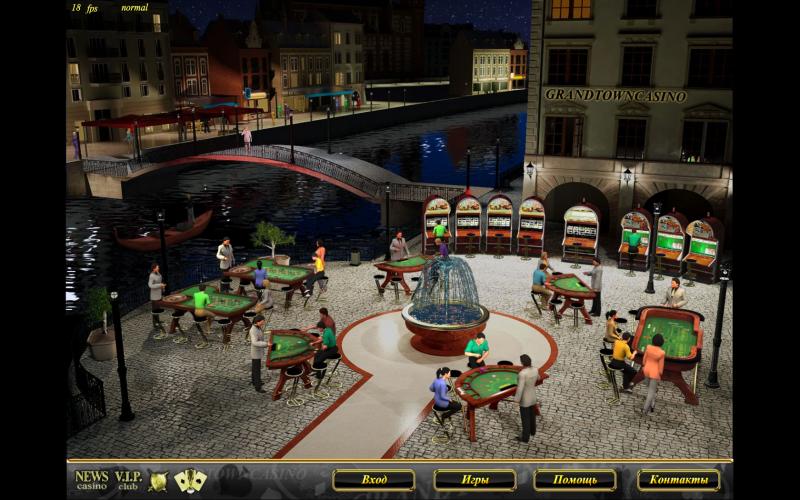Open the Контакты contacts page
800x500 pixels.
tap(677, 480)
